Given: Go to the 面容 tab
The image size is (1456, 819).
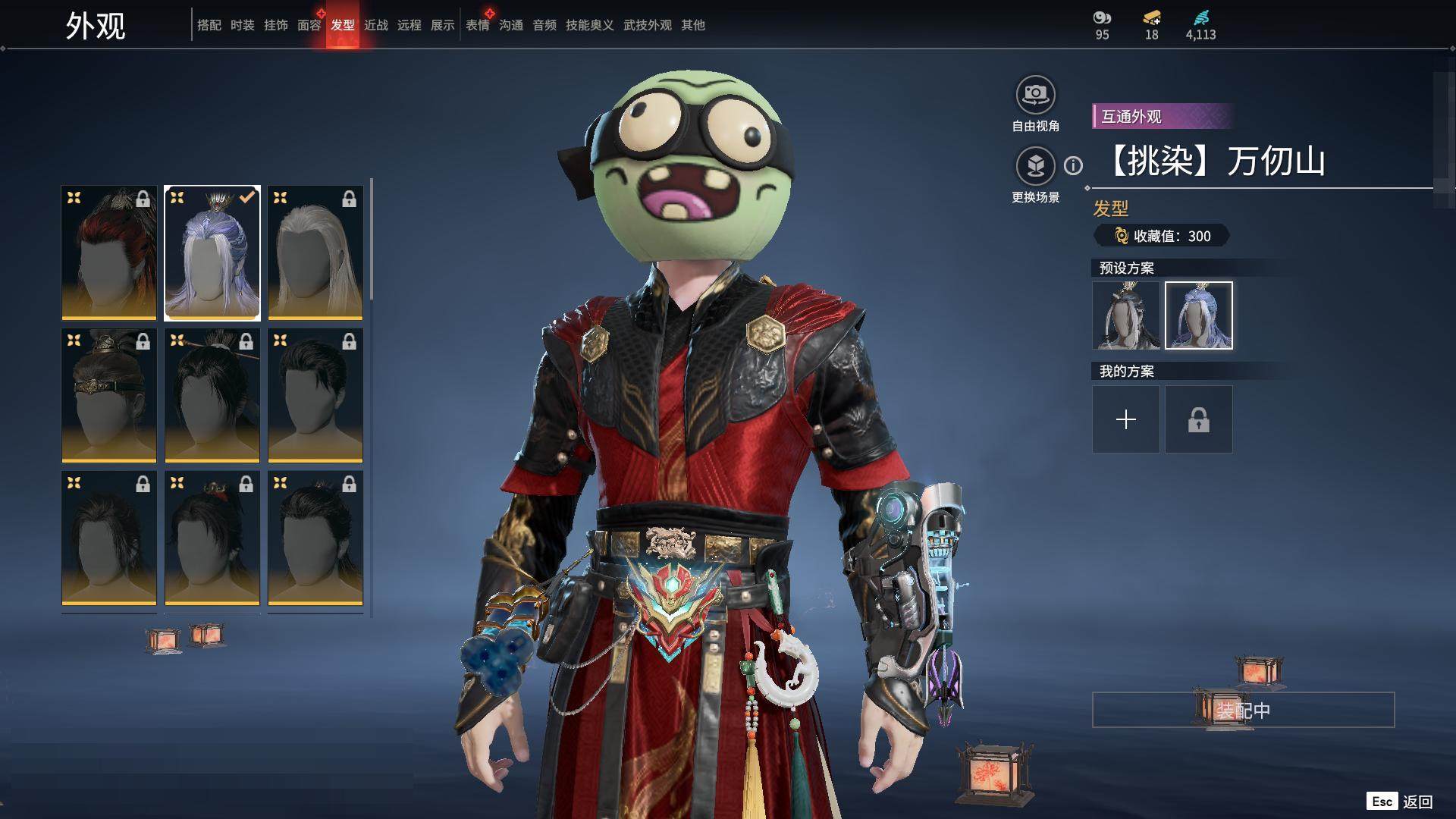Looking at the screenshot, I should [x=309, y=25].
